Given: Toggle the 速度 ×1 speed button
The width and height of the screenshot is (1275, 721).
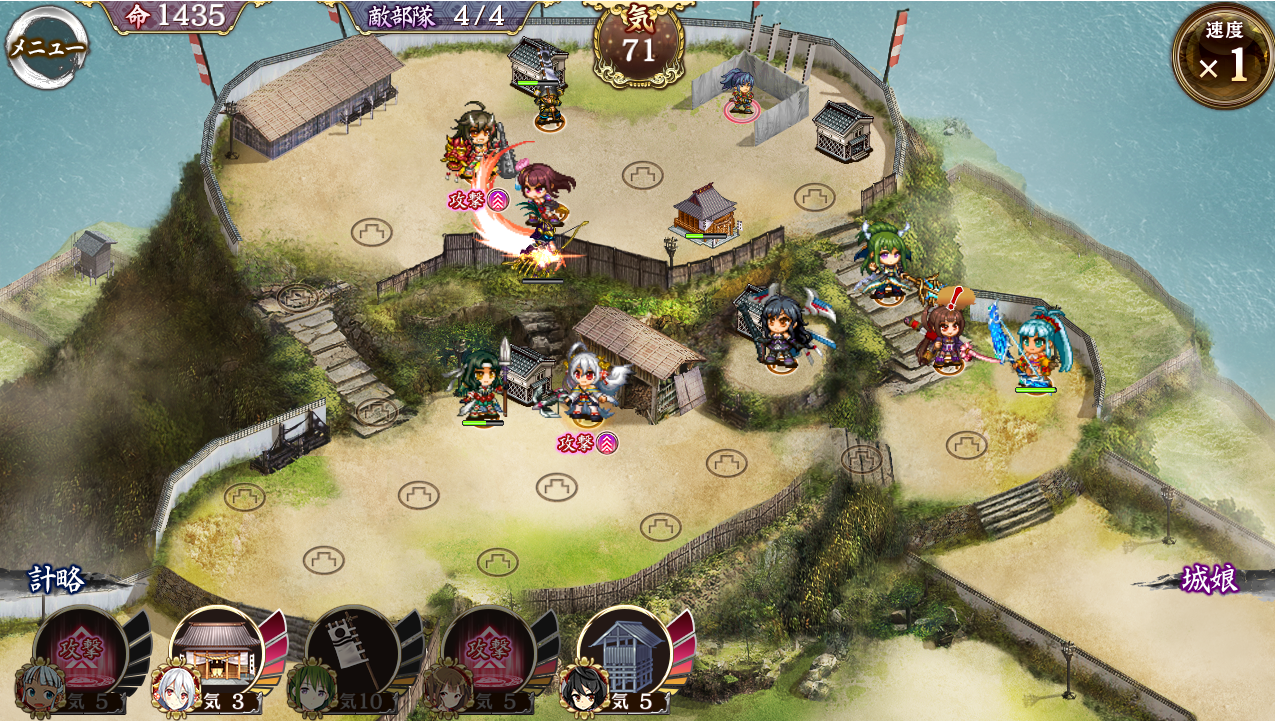Looking at the screenshot, I should coord(1222,57).
